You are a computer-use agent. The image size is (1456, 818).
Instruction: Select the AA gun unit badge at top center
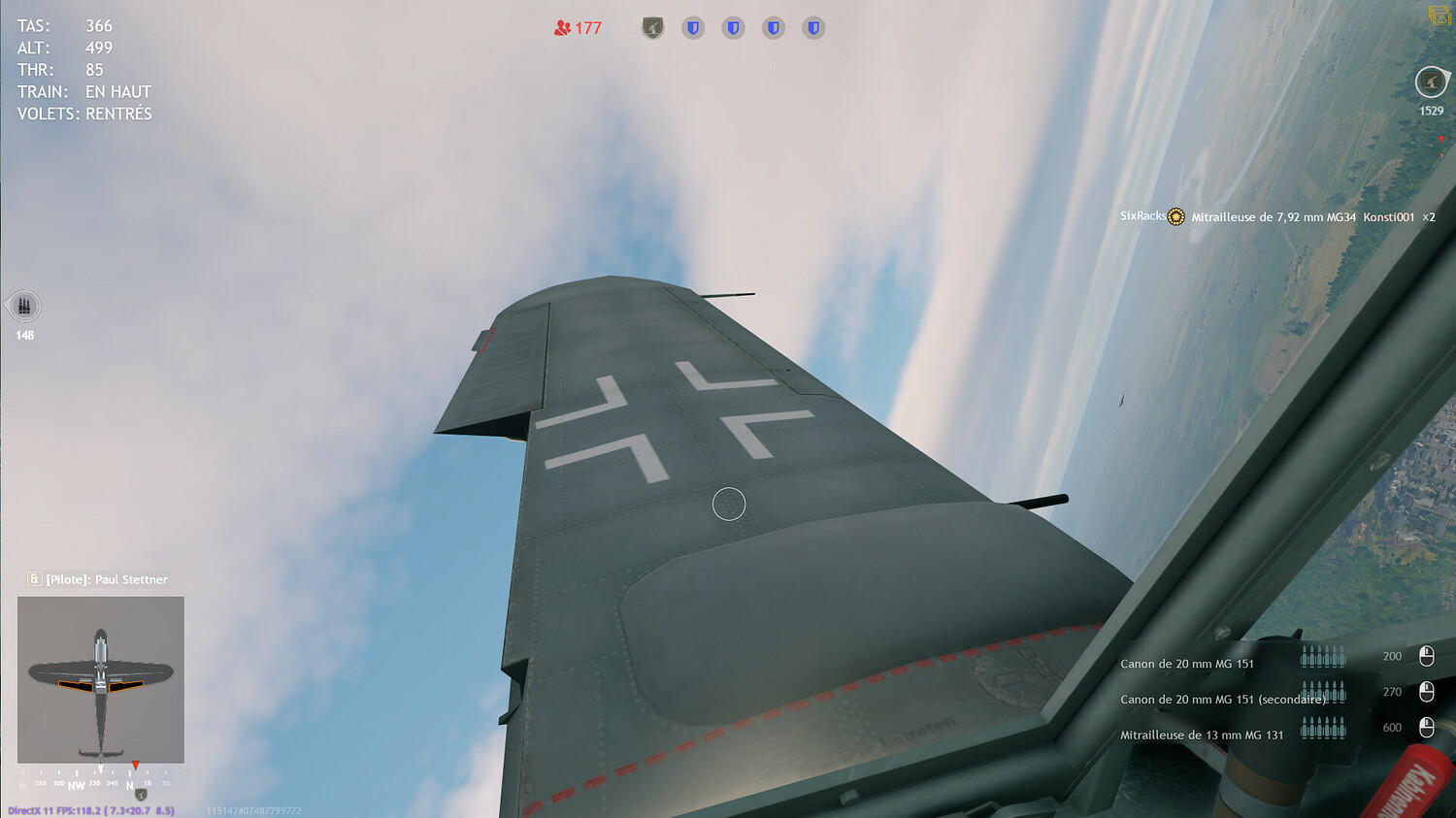click(x=651, y=27)
